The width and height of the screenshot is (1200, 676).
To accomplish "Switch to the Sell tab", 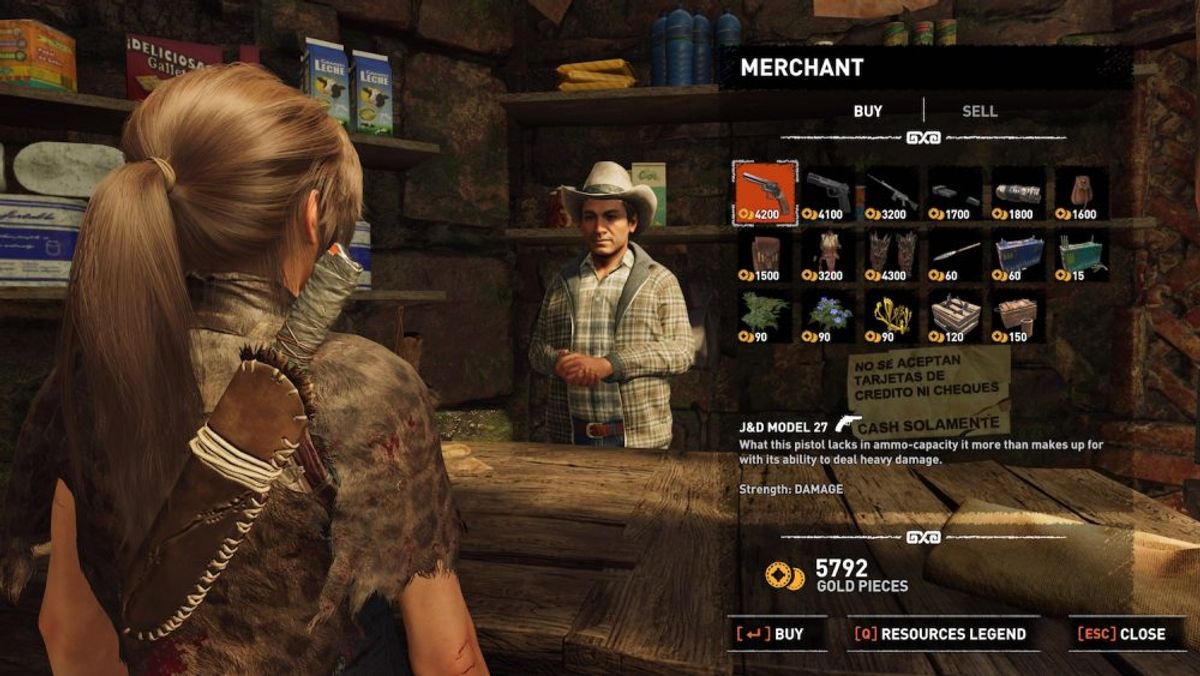I will (979, 112).
